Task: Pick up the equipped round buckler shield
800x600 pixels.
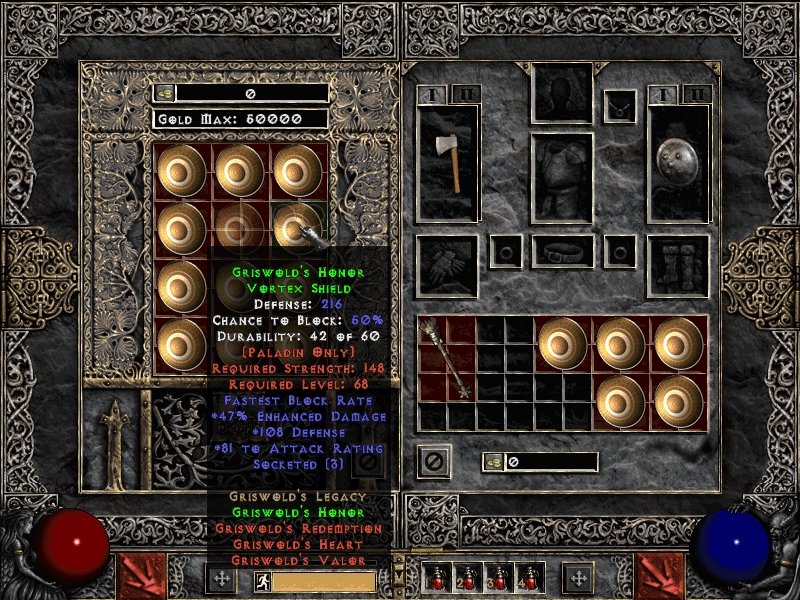Action: pyautogui.click(x=678, y=162)
